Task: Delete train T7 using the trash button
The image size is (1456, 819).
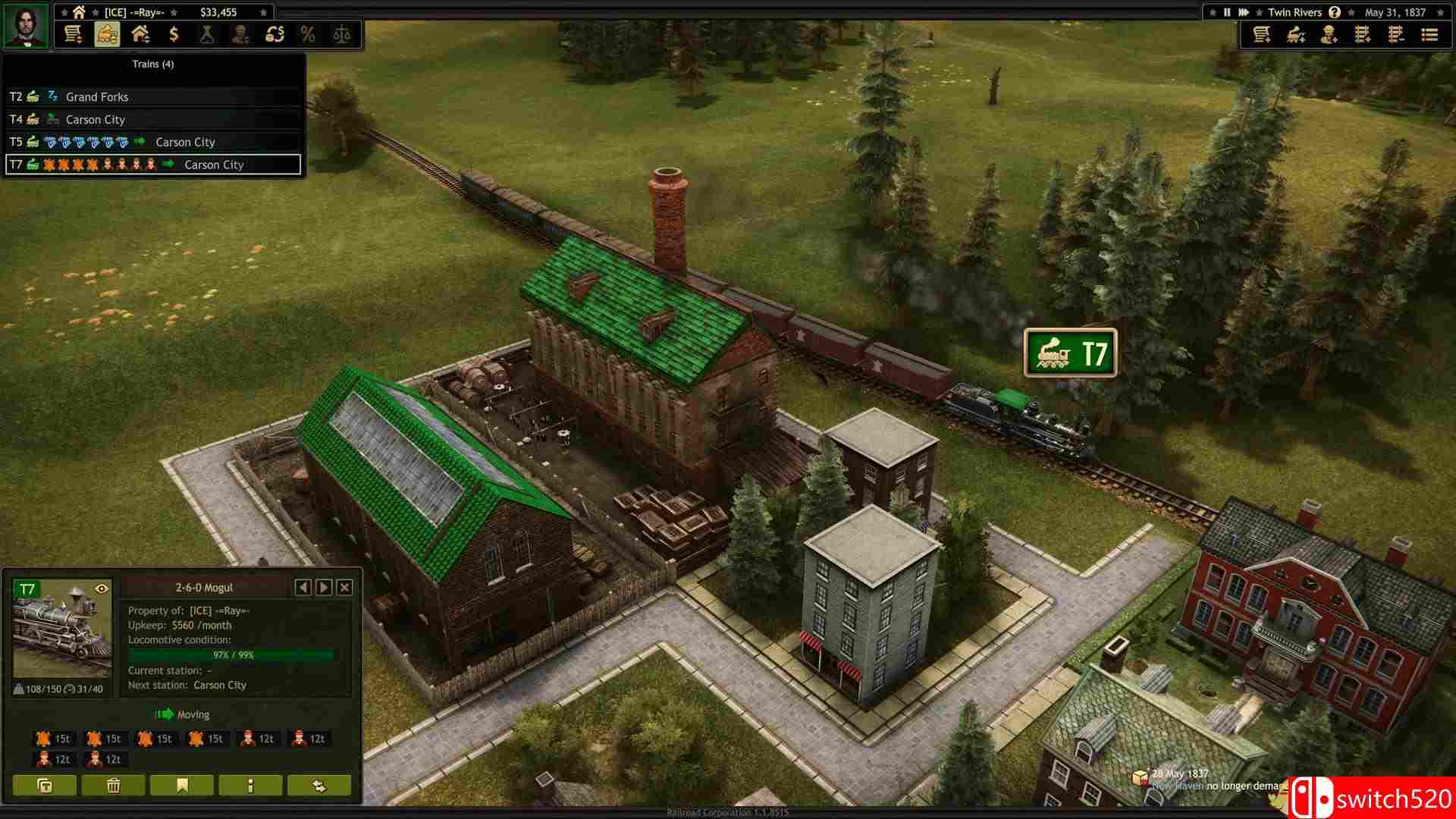Action: tap(114, 786)
